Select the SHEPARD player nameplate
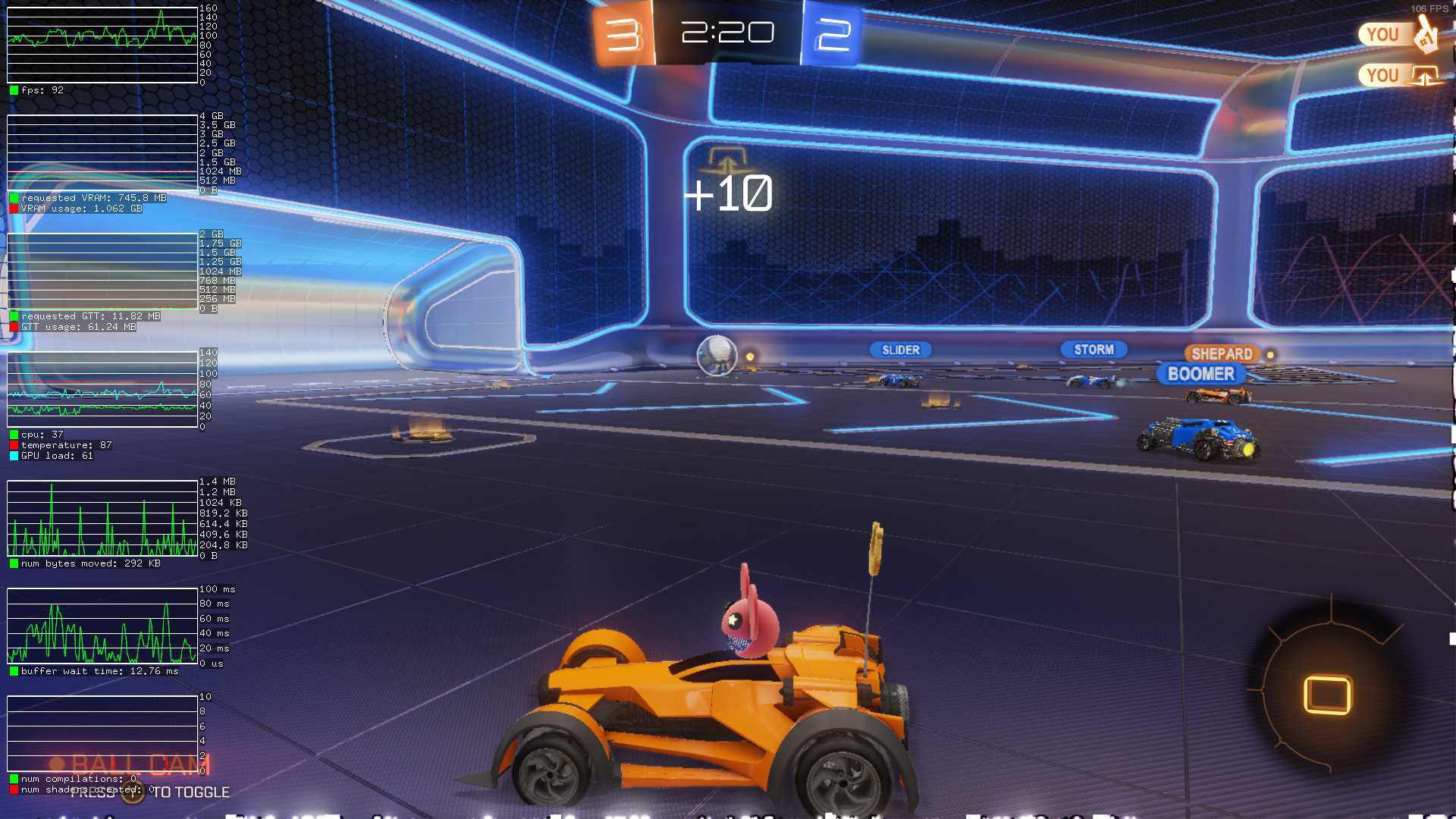The image size is (1456, 819). [1222, 353]
